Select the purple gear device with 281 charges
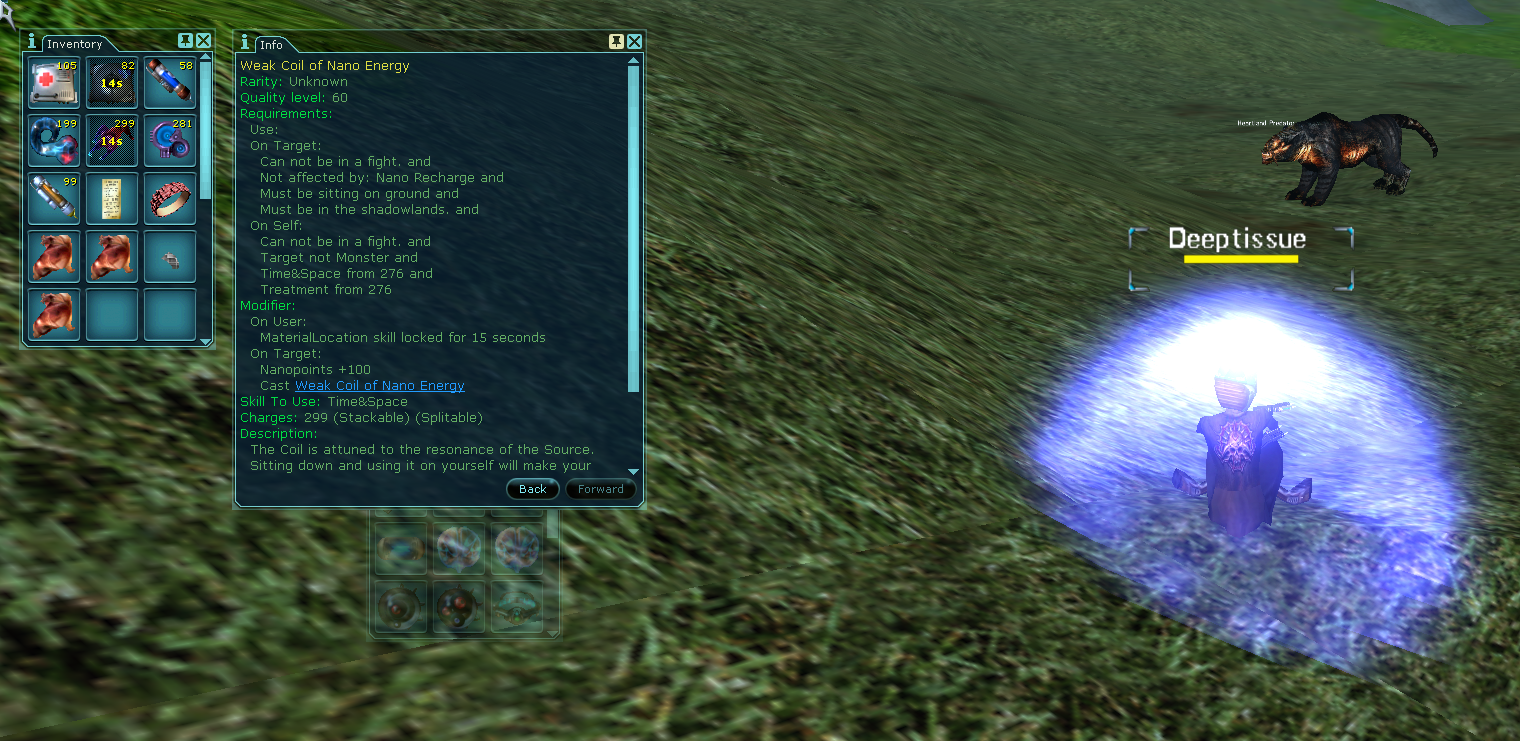 (x=169, y=140)
